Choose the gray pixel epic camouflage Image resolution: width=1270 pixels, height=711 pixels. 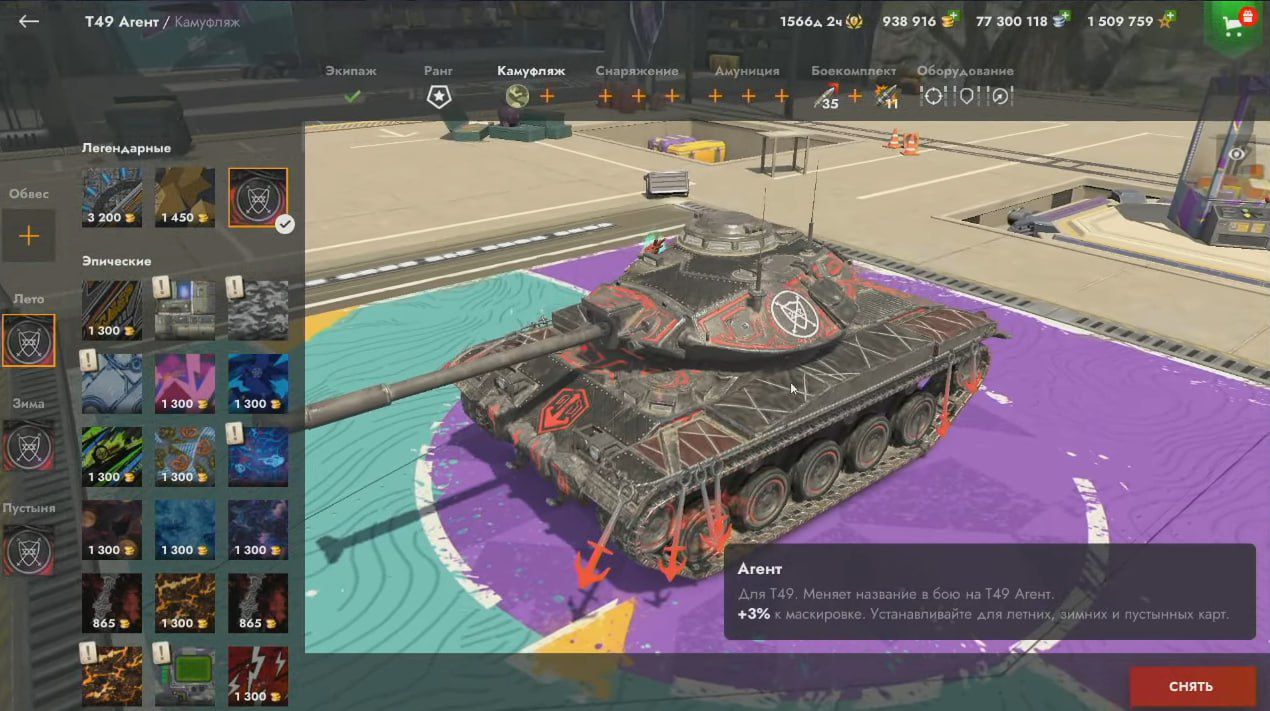click(258, 310)
